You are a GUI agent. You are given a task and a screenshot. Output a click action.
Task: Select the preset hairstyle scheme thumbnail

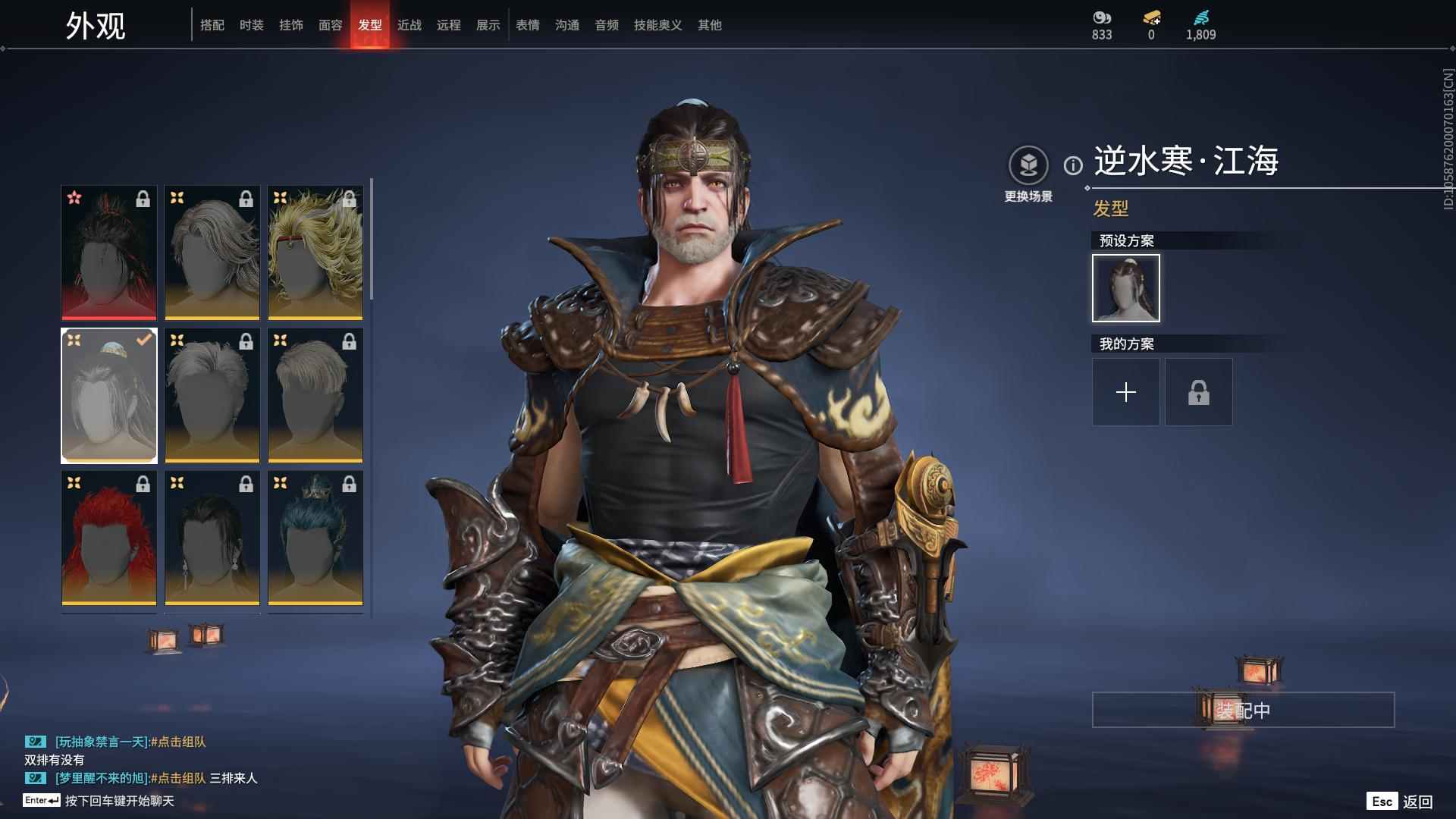[1125, 288]
